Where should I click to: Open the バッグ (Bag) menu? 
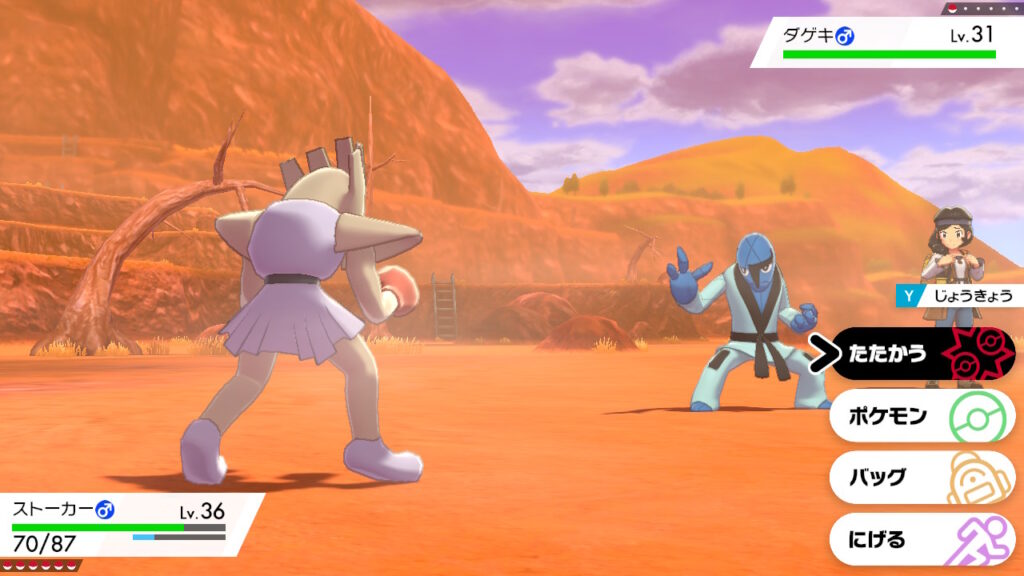point(920,477)
